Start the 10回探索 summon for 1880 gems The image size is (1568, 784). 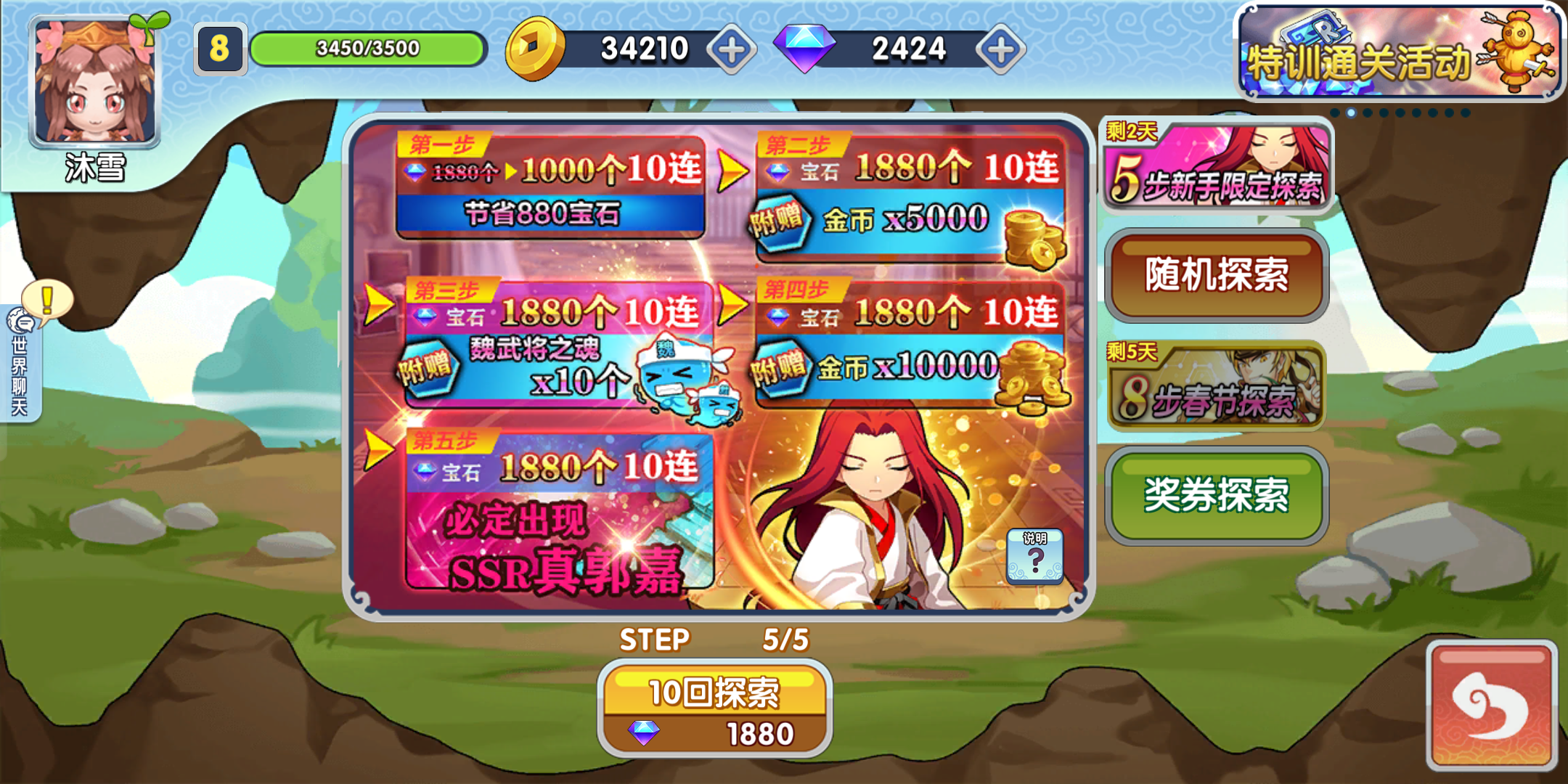pyautogui.click(x=715, y=693)
